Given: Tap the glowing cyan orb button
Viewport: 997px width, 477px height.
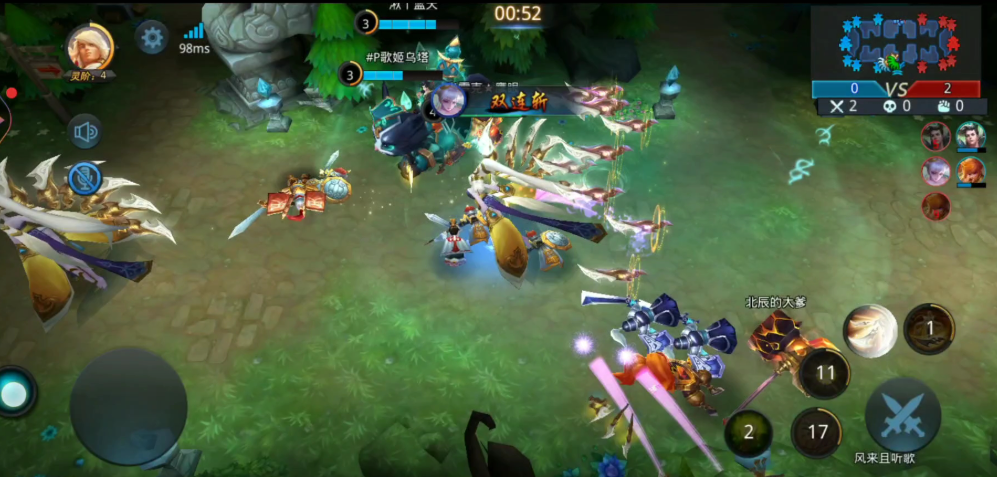Looking at the screenshot, I should coord(14,394).
